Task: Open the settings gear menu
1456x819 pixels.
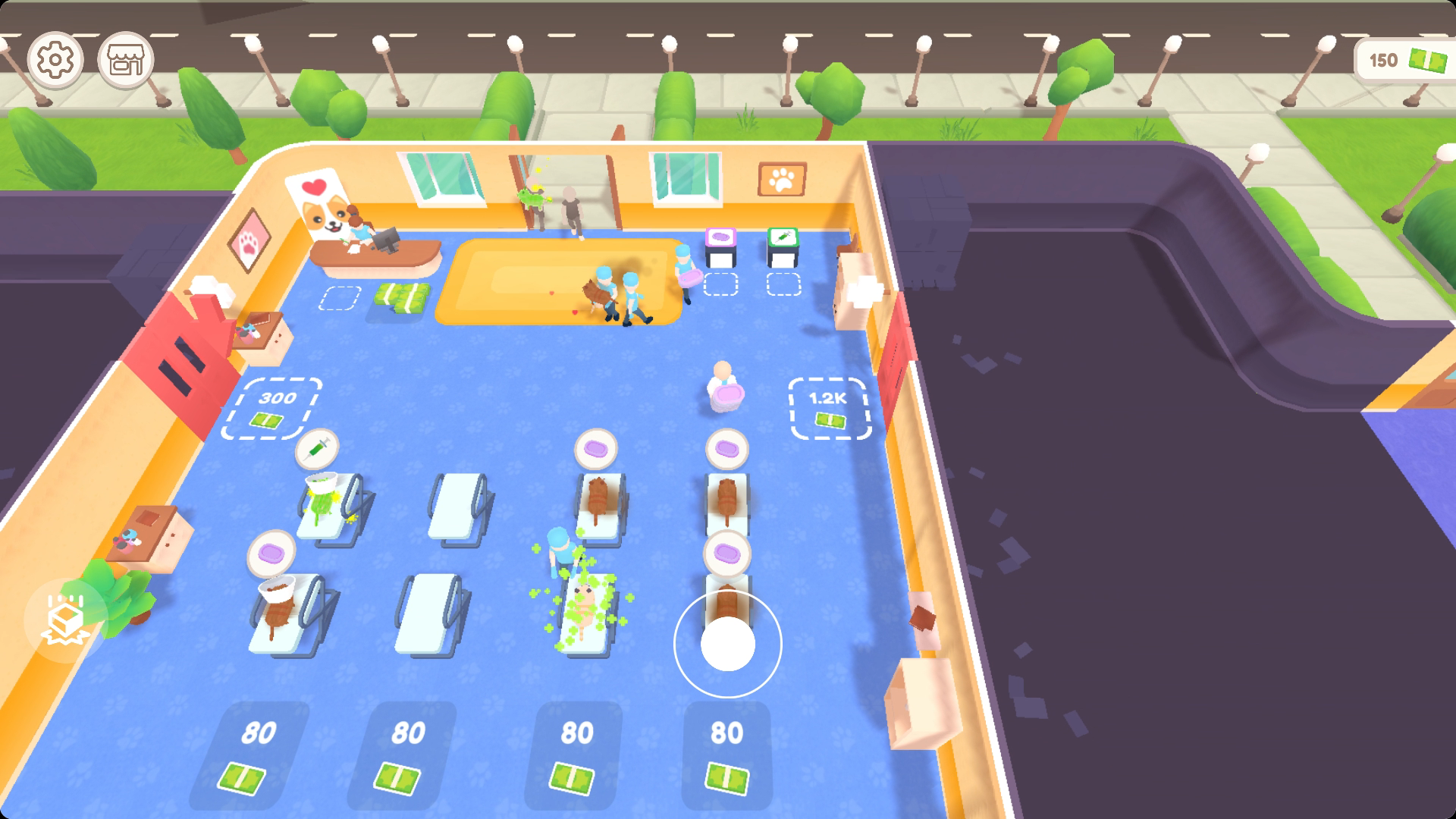Action: tap(53, 59)
